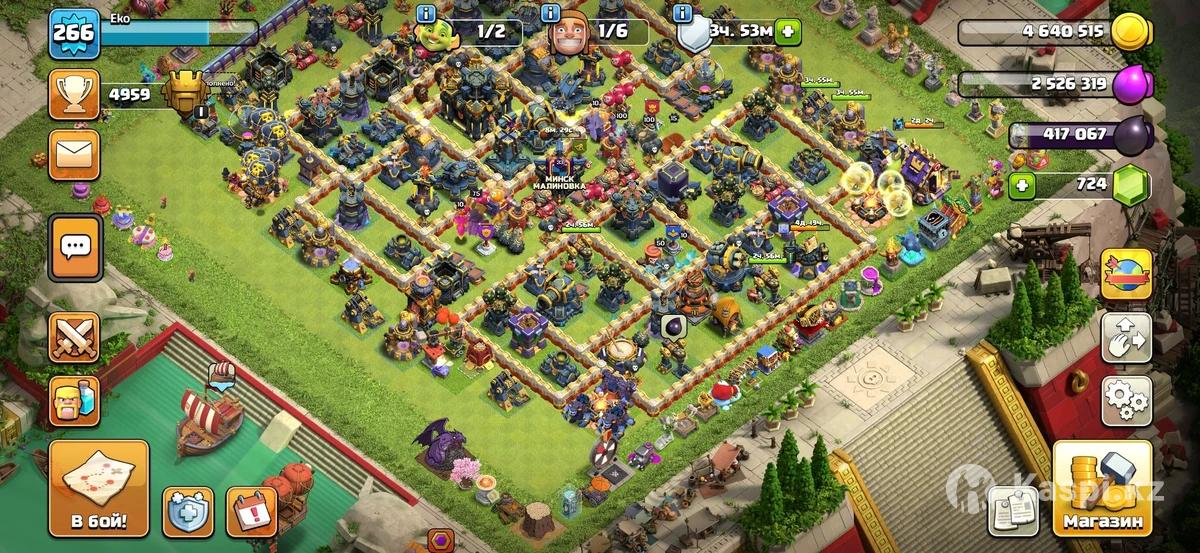Open the settings gears menu
Image resolution: width=1200 pixels, height=553 pixels.
coord(1126,400)
